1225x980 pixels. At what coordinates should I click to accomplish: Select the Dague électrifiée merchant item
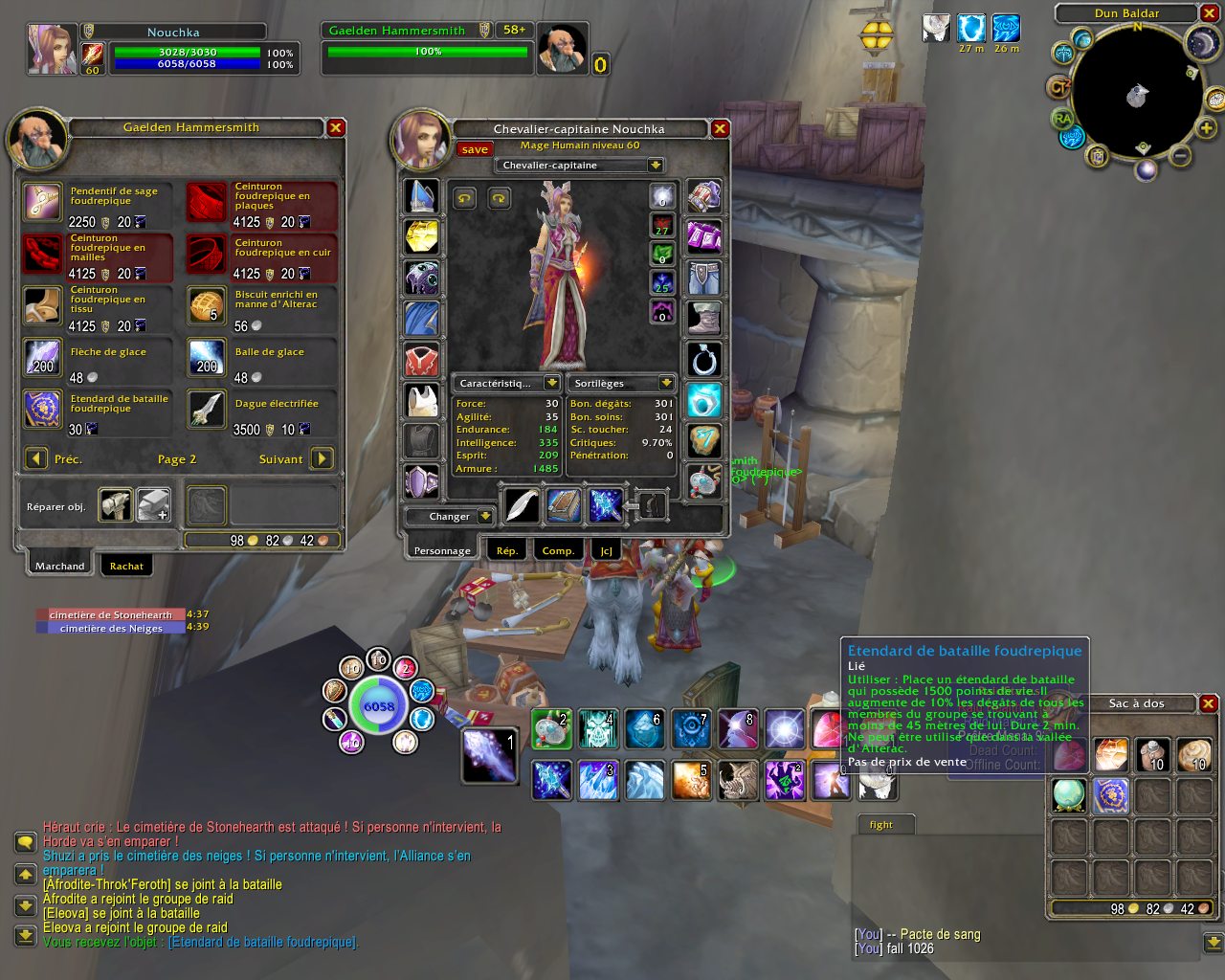pos(207,410)
